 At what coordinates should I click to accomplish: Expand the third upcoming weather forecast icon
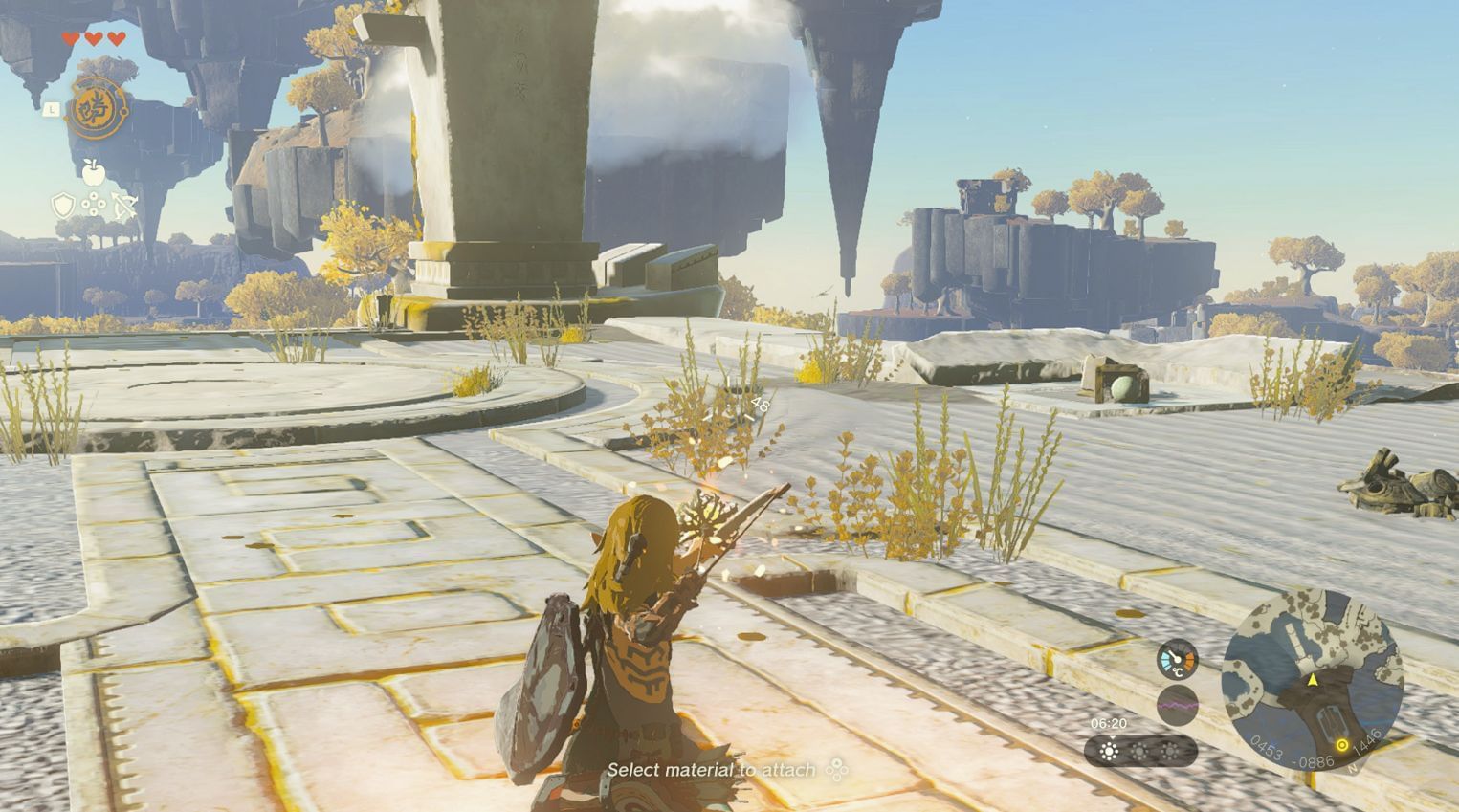(x=1171, y=750)
